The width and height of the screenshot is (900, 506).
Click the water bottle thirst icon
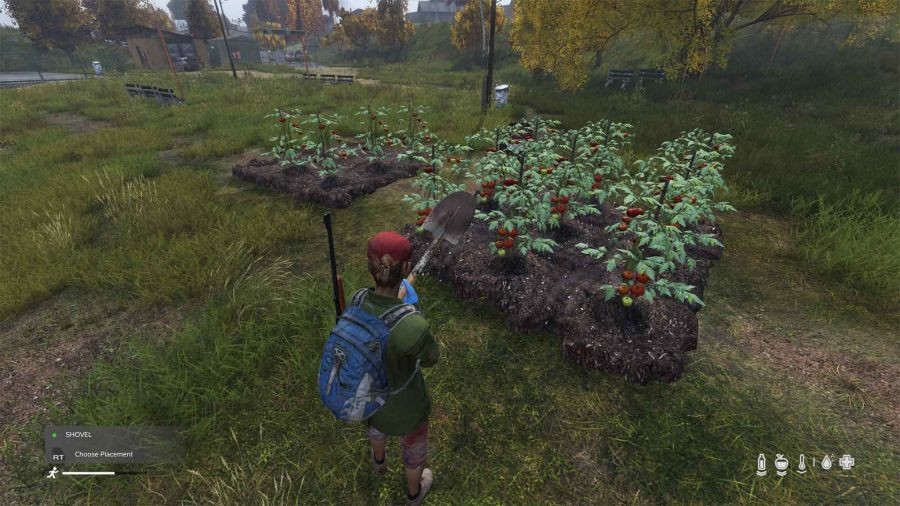click(x=762, y=463)
